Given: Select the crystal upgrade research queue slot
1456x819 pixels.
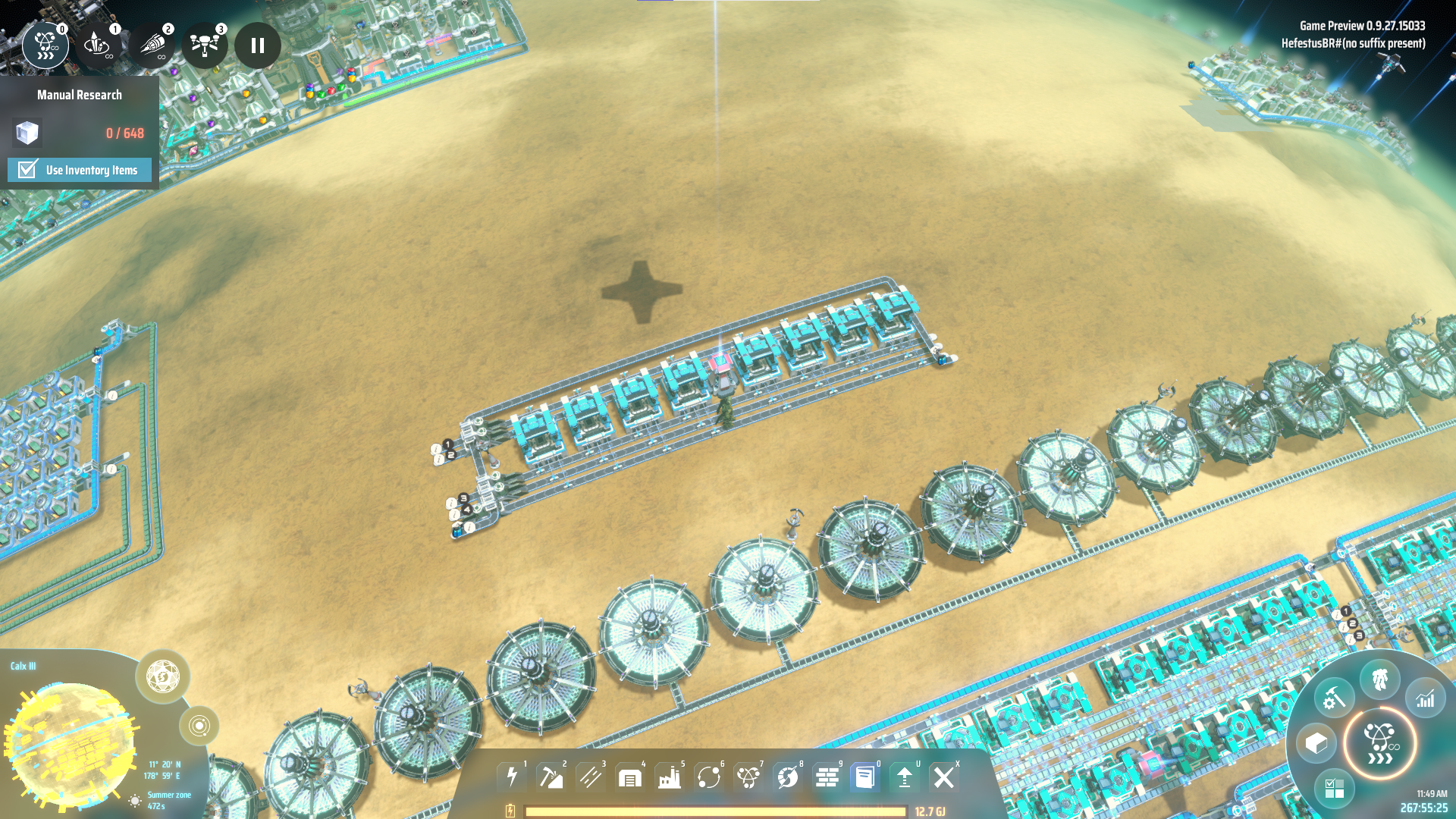Looking at the screenshot, I should (x=98, y=45).
